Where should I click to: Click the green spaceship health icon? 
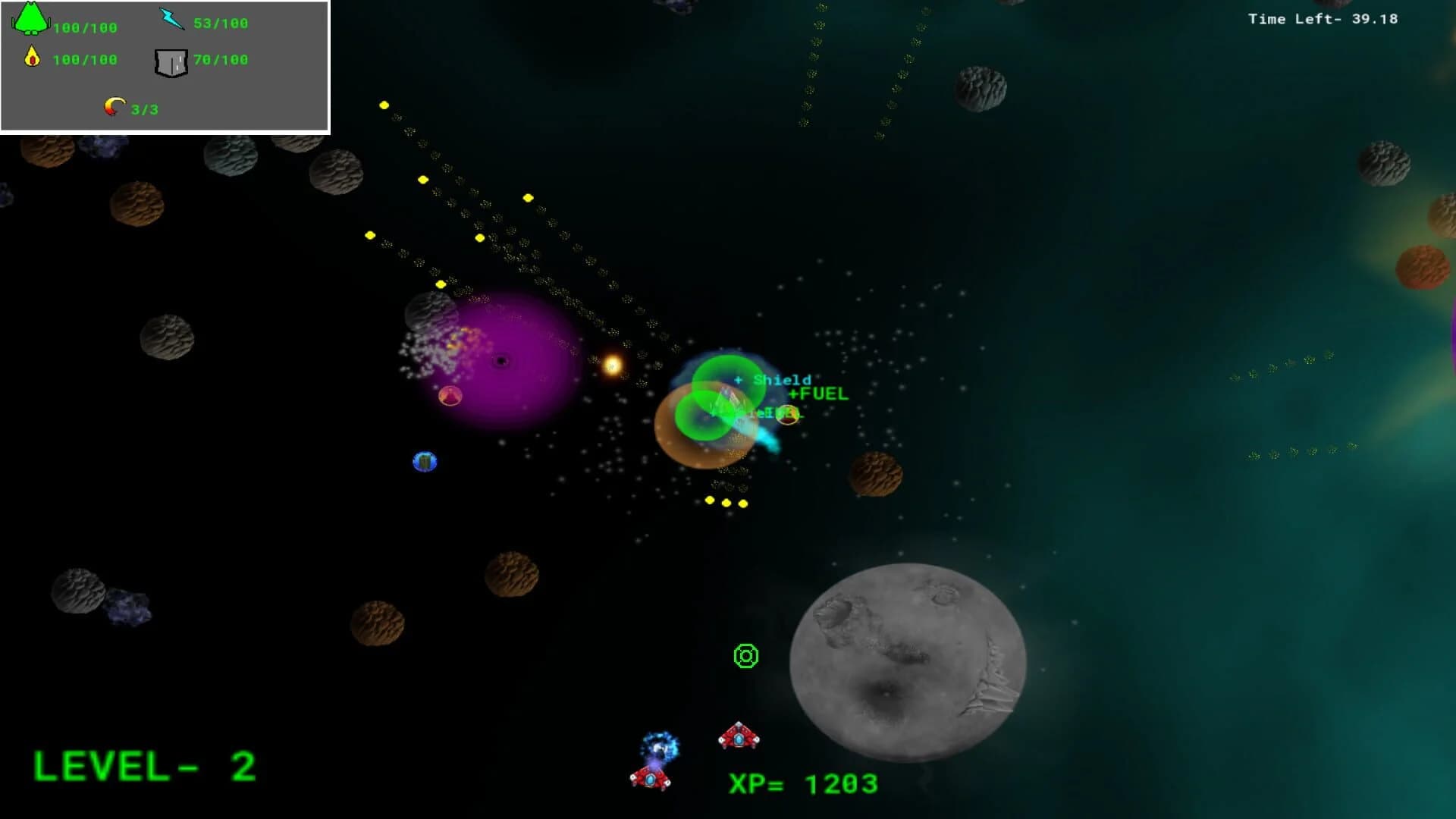[x=29, y=20]
